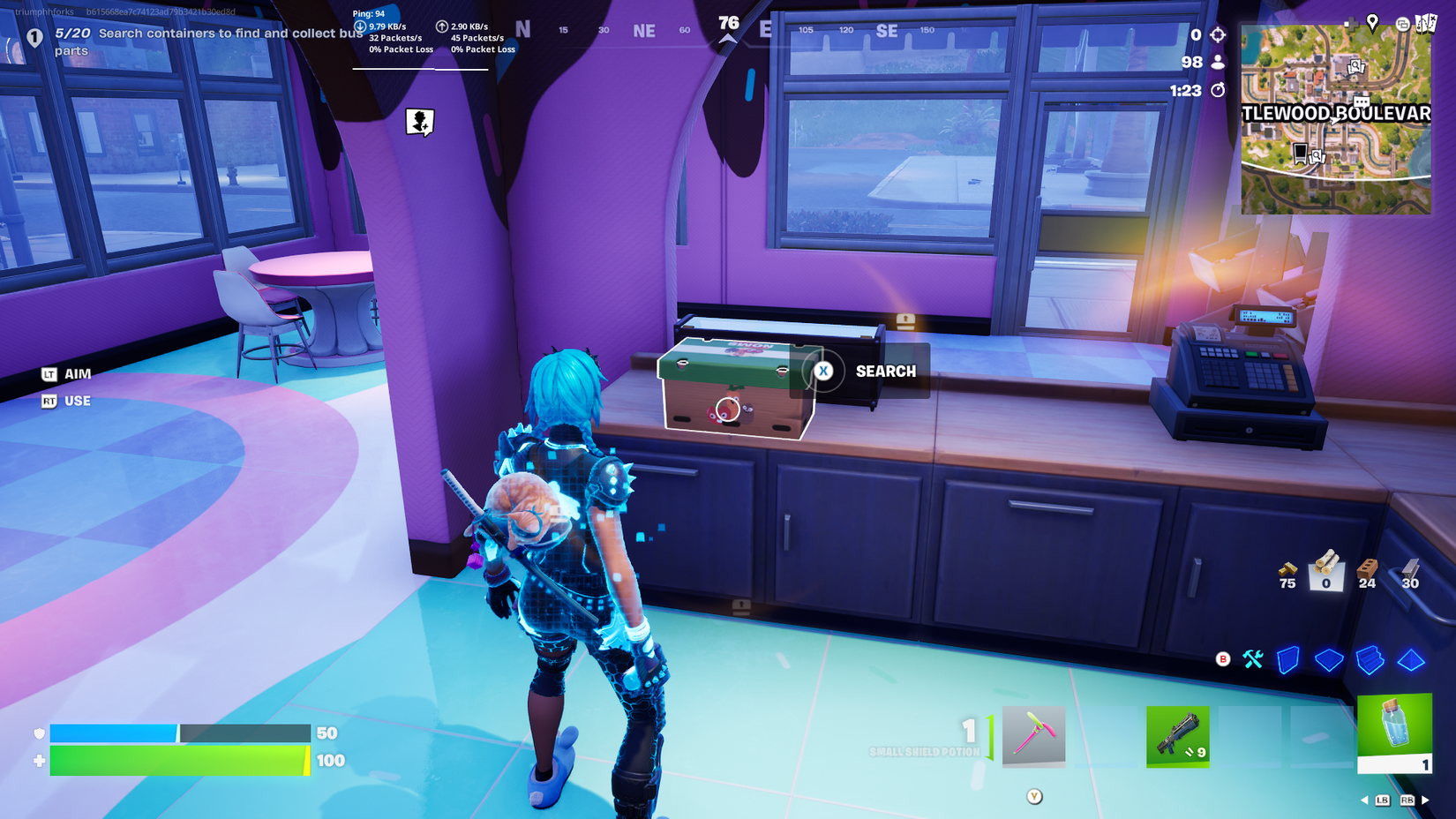Select the pickaxe hotbar slot

tap(1032, 738)
